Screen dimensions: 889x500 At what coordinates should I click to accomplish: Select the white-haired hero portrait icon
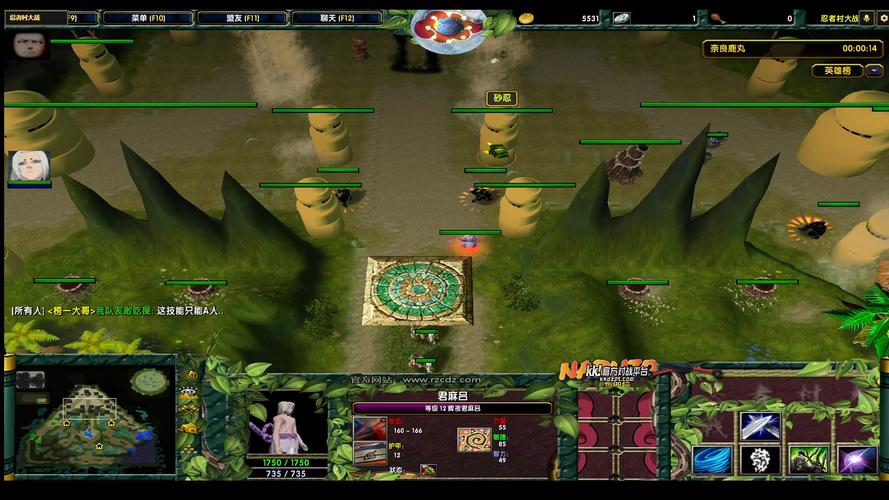26,166
